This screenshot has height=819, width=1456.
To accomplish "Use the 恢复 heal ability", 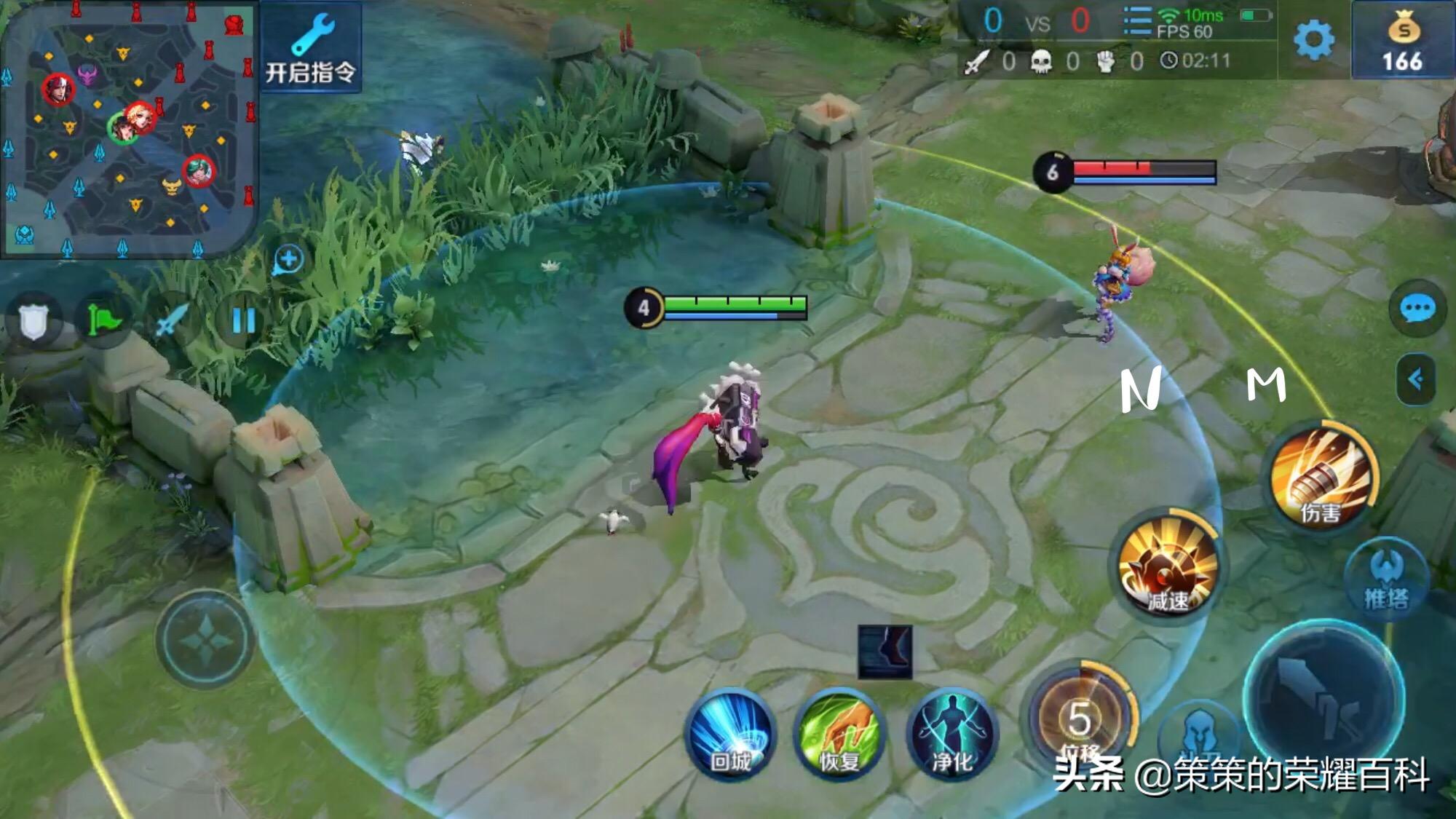I will 839,734.
